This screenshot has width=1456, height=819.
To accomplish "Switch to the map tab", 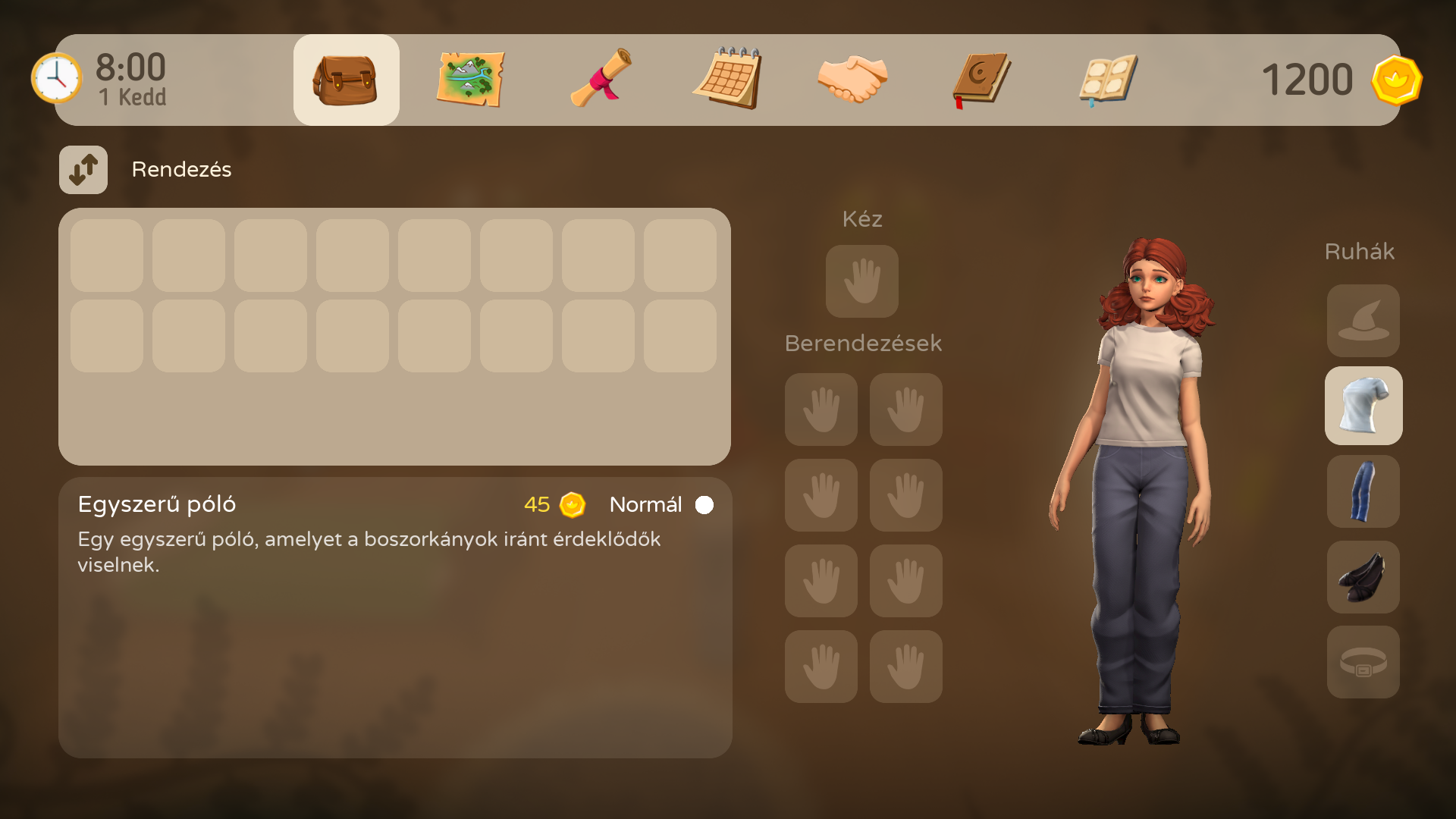I will (x=470, y=80).
